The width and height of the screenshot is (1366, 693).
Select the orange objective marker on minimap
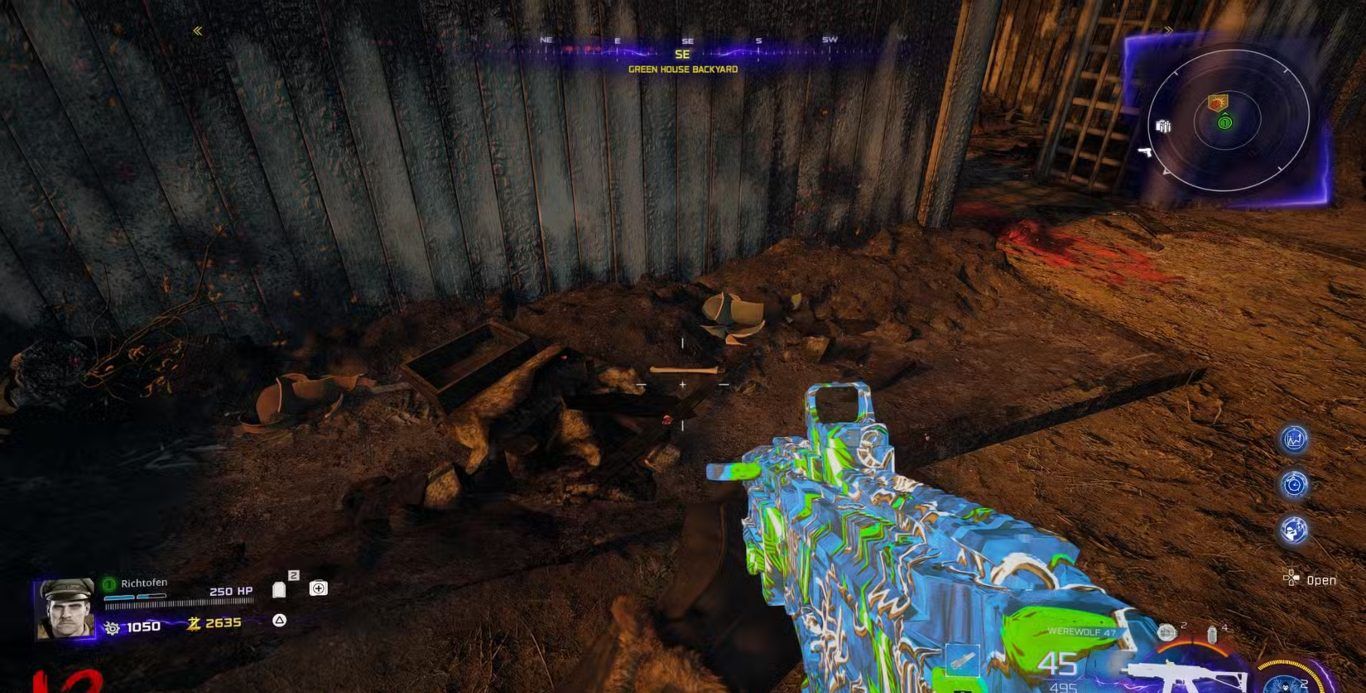coord(1217,102)
